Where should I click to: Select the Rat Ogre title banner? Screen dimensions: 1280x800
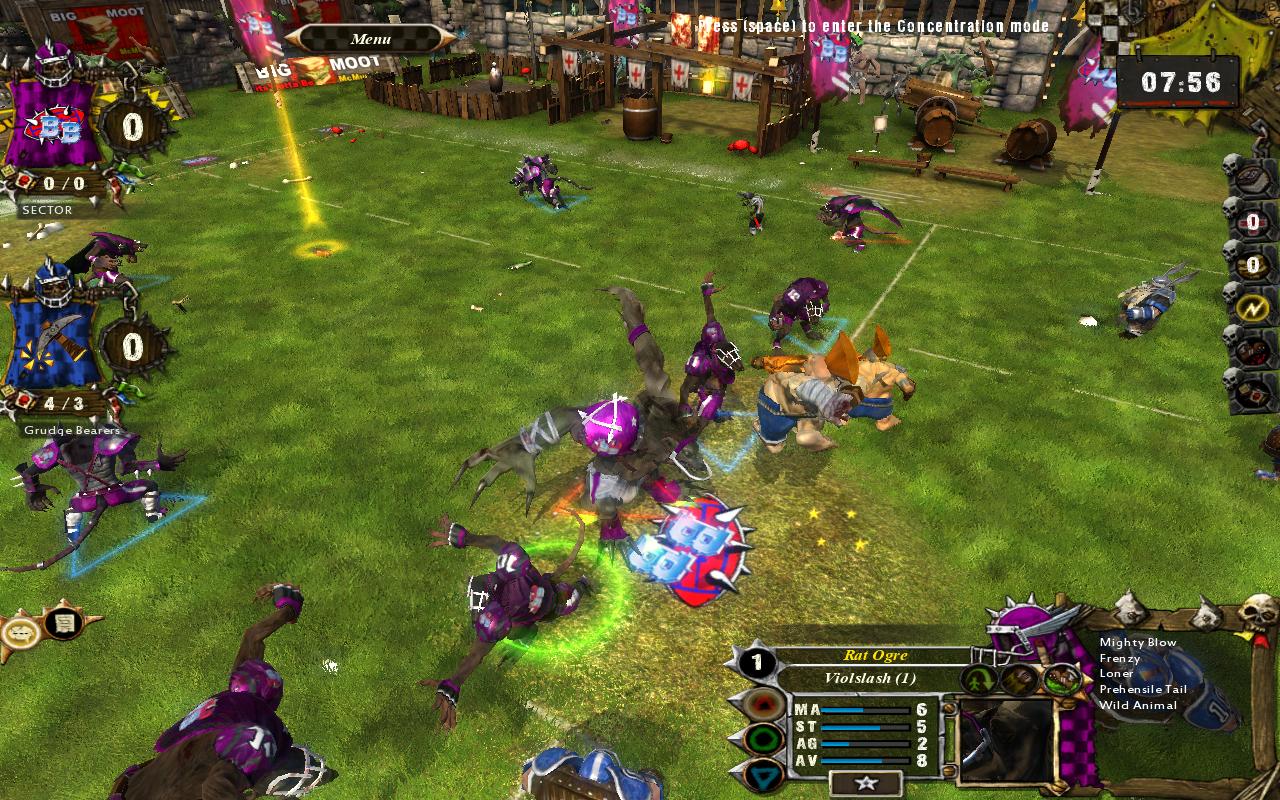pyautogui.click(x=875, y=656)
